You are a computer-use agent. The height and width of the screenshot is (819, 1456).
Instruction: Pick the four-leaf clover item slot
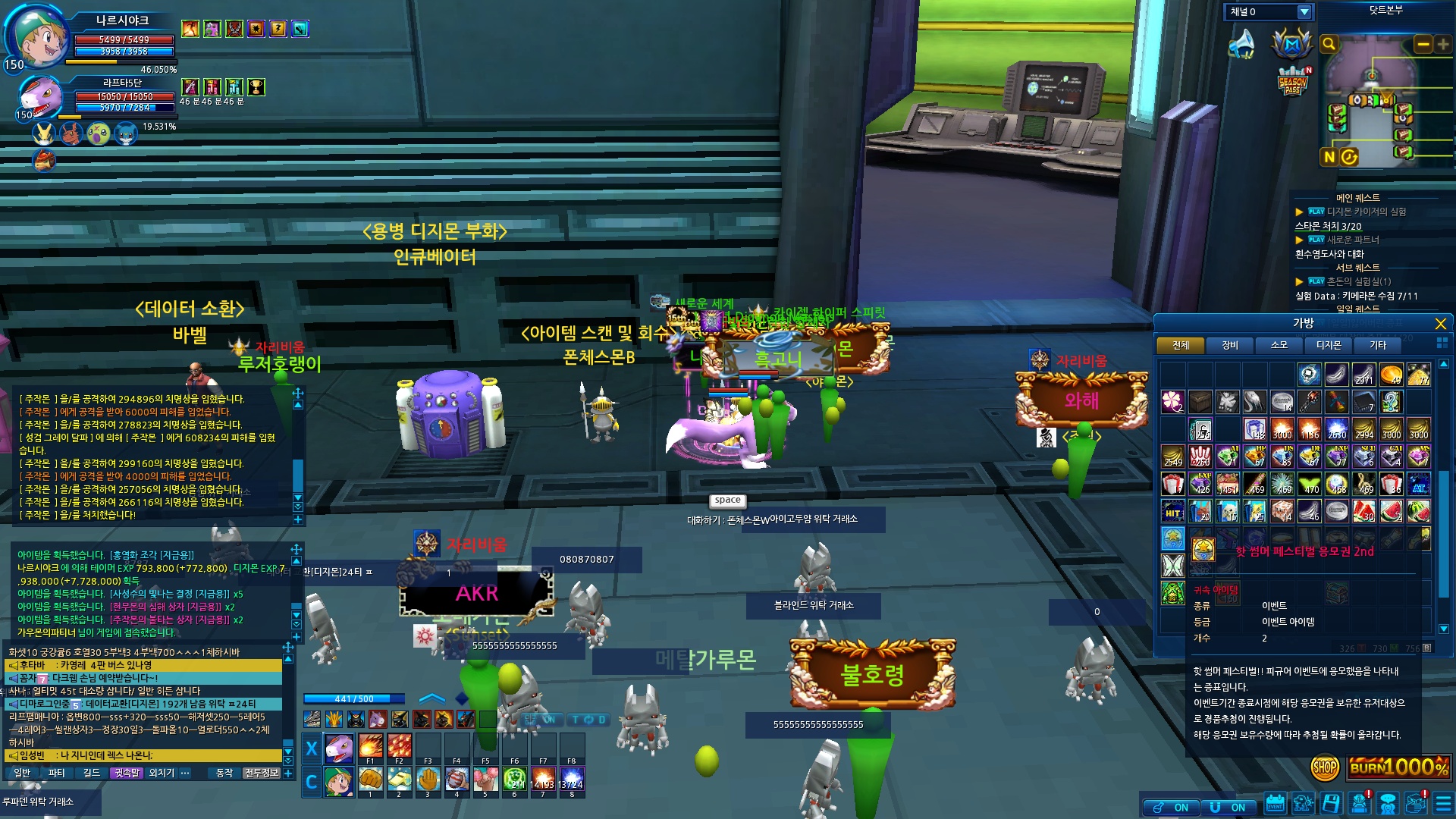(x=1172, y=401)
